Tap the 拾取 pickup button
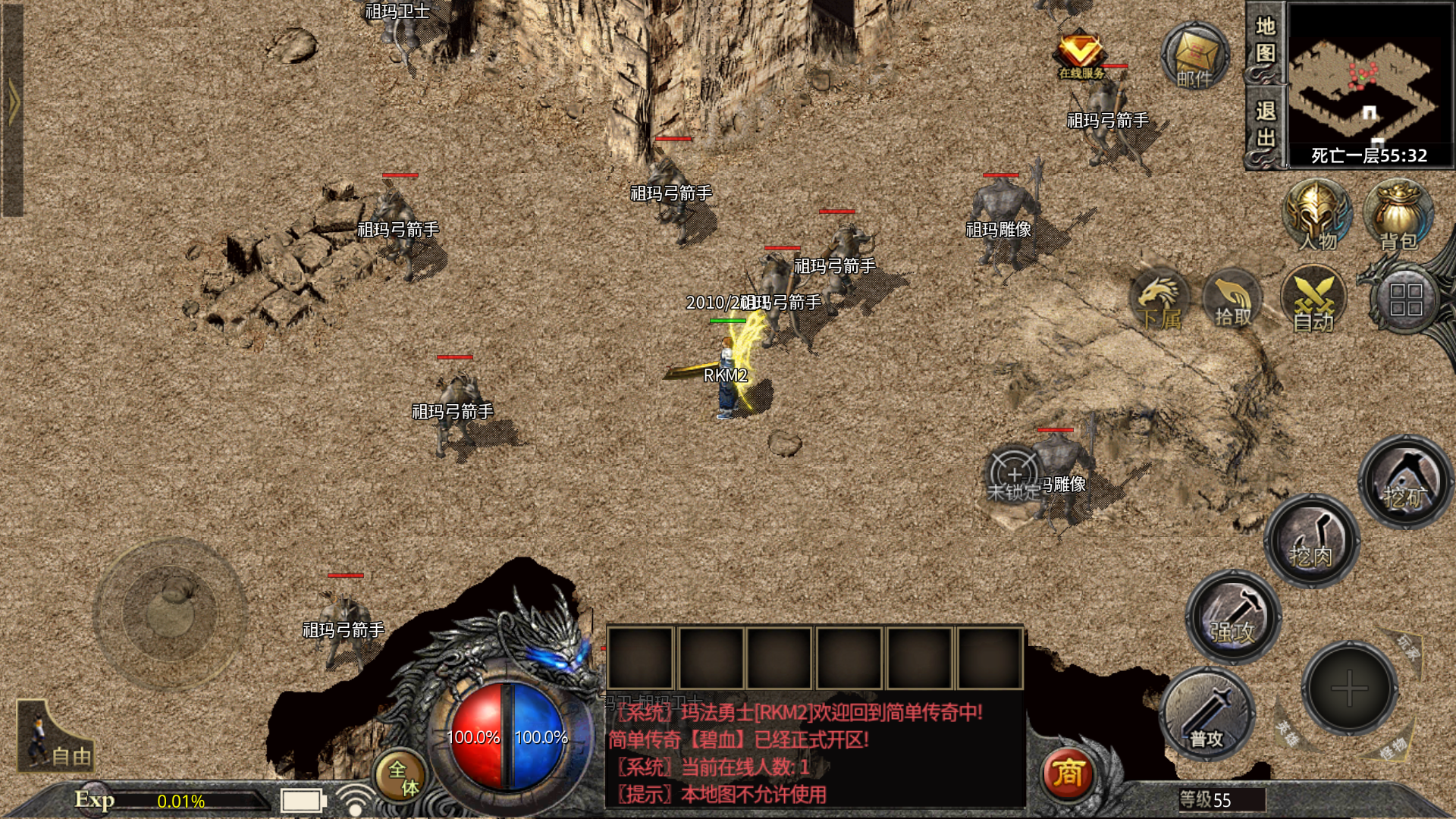The width and height of the screenshot is (1456, 819). click(1233, 301)
